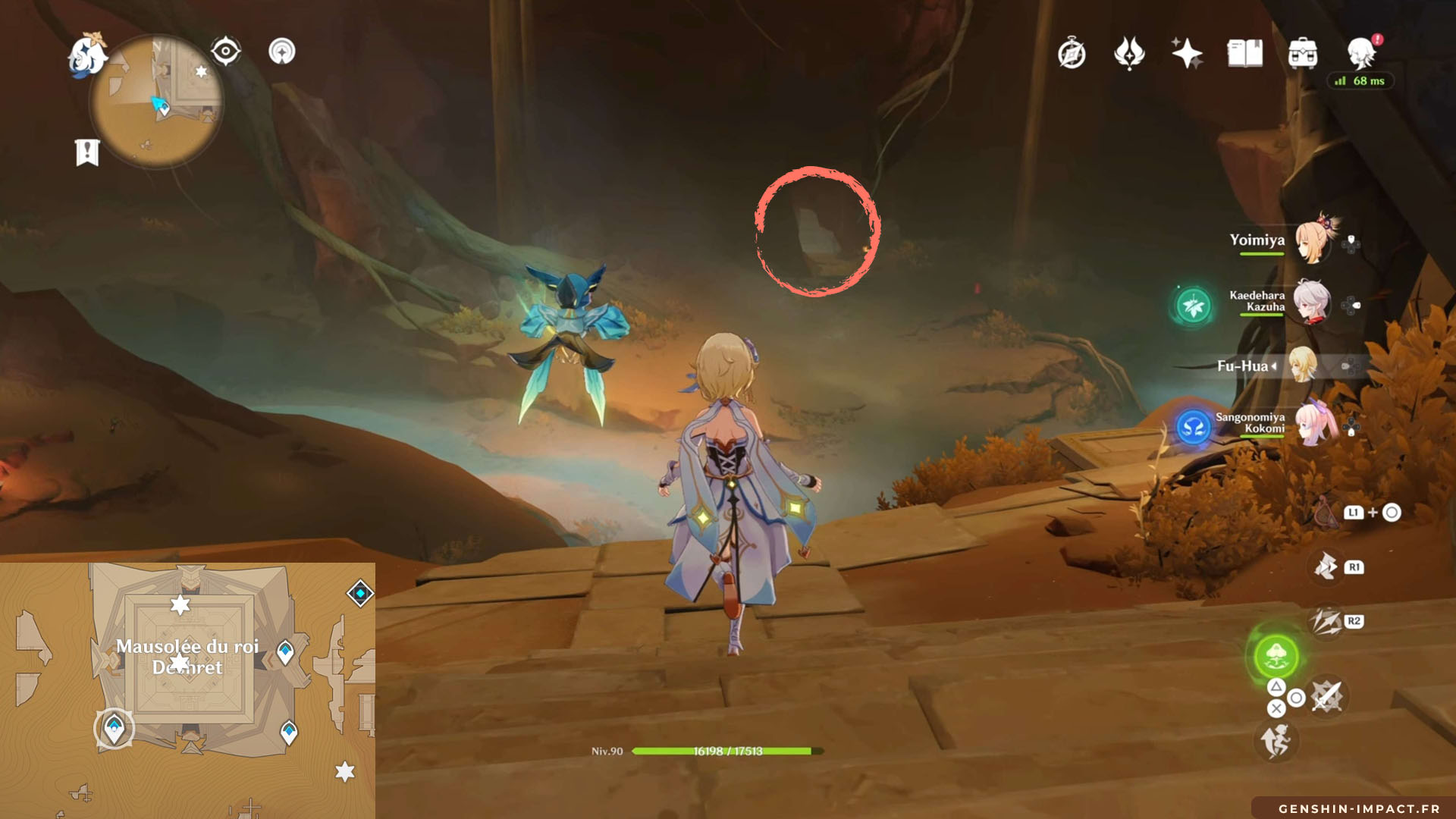Activate the elemental sight eye icon
Image resolution: width=1456 pixels, height=819 pixels.
pos(225,52)
